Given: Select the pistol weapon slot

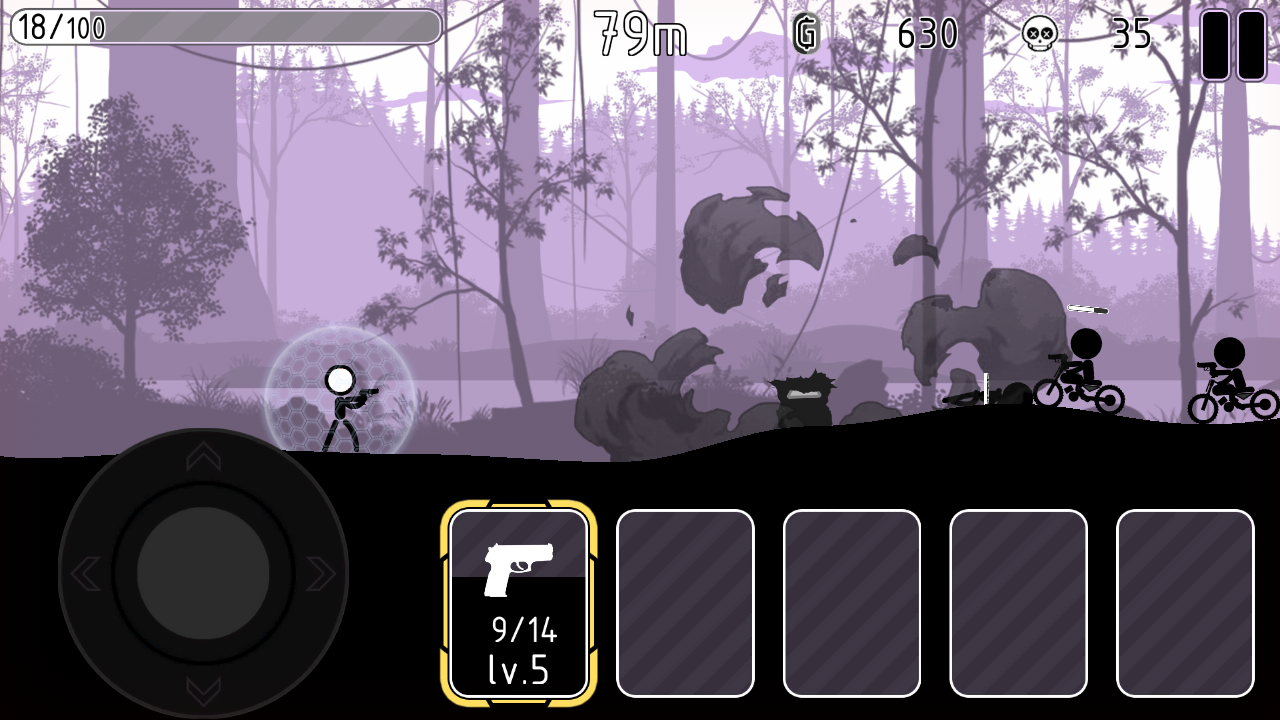Looking at the screenshot, I should click(x=518, y=603).
